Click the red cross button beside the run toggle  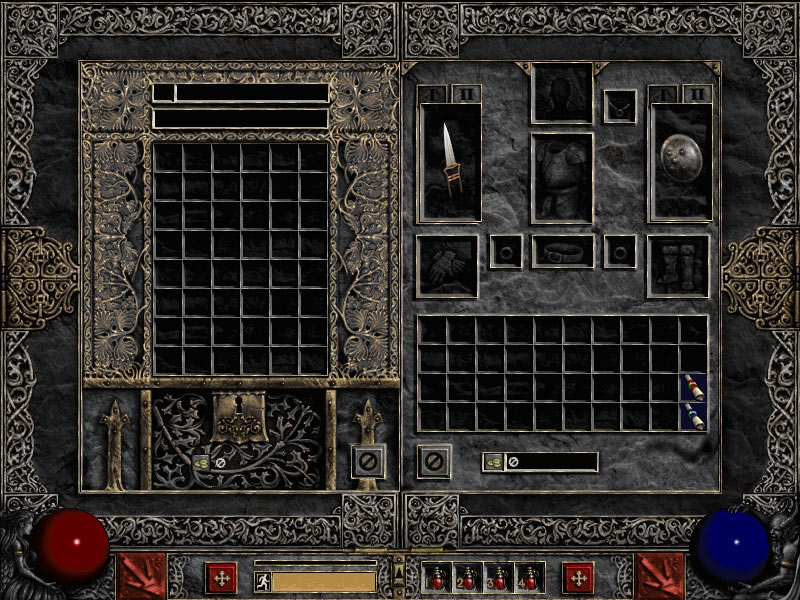click(x=221, y=578)
